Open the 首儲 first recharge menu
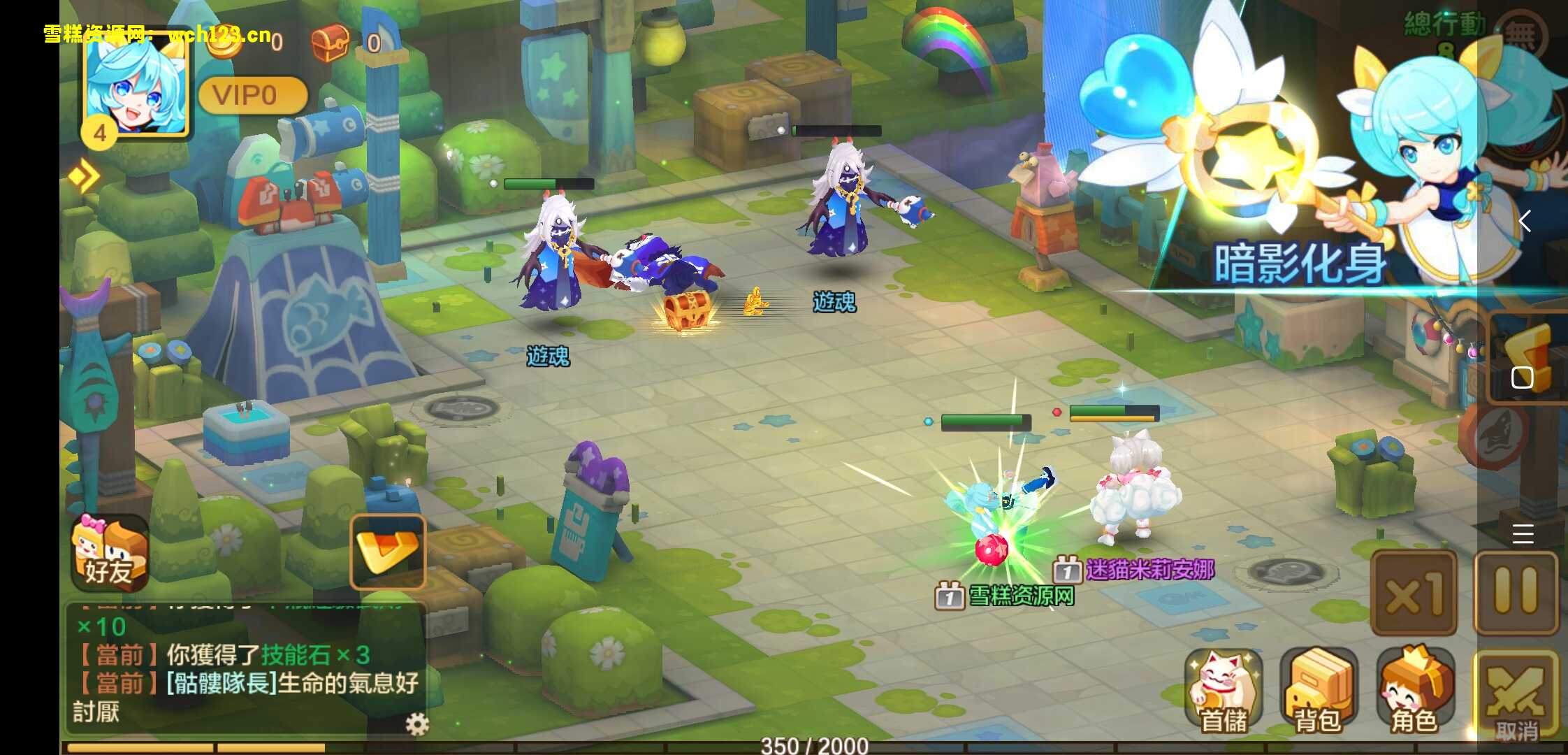Screen dimensions: 1568x755 [1224, 690]
